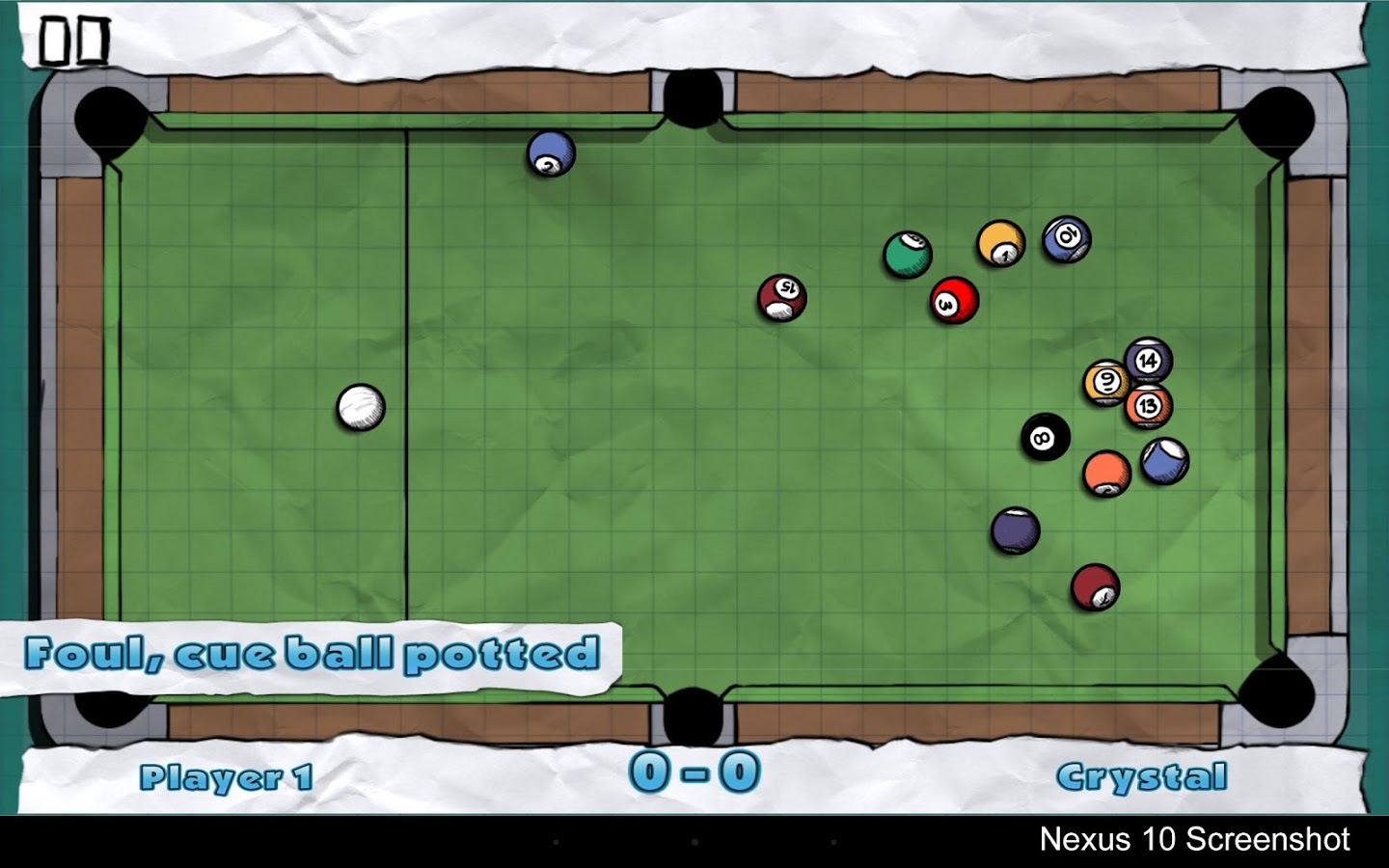1389x868 pixels.
Task: Click the 'Crystal' opponent name
Action: coord(1144,773)
